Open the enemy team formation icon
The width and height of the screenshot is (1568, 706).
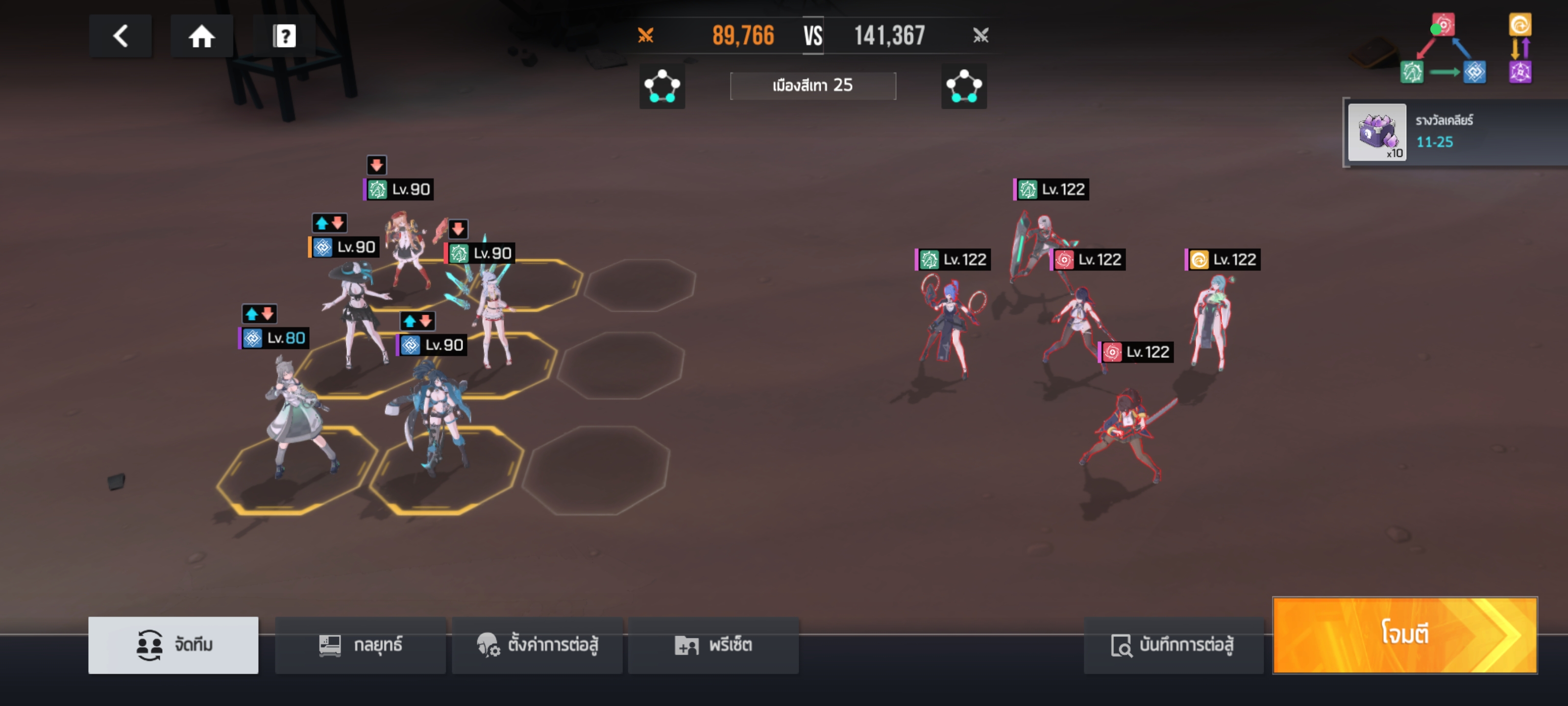tap(963, 86)
